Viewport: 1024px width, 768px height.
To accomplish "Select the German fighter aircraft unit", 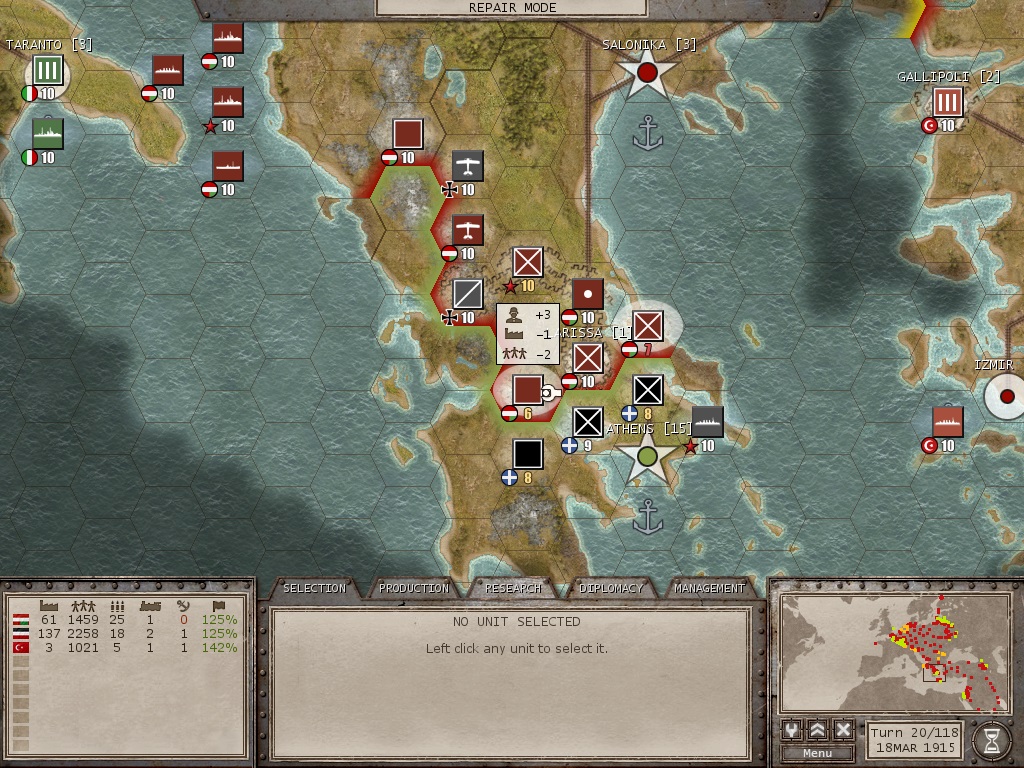I will (467, 166).
